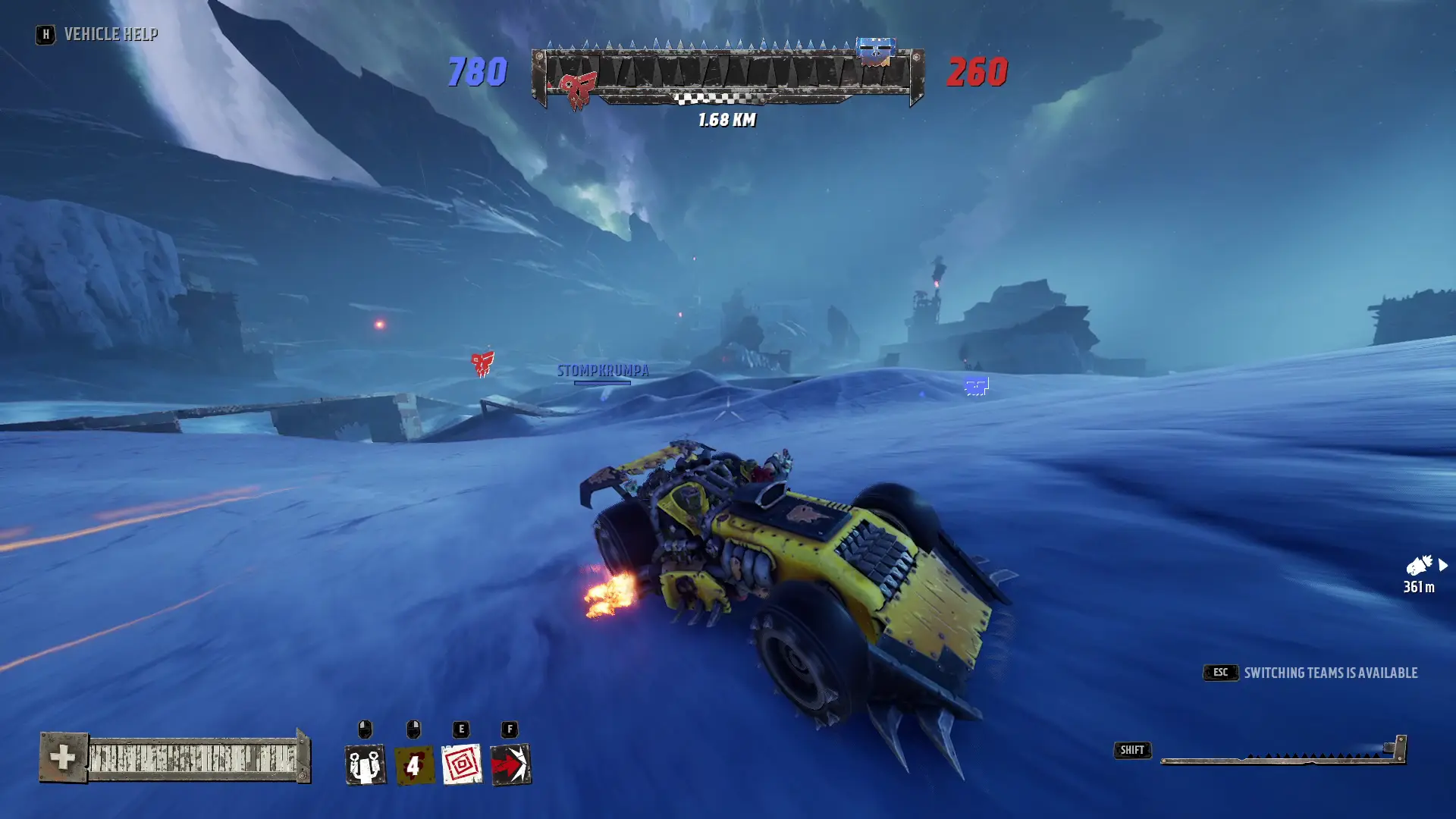Click the red skull objective marker
The image size is (1456, 819).
(x=482, y=363)
